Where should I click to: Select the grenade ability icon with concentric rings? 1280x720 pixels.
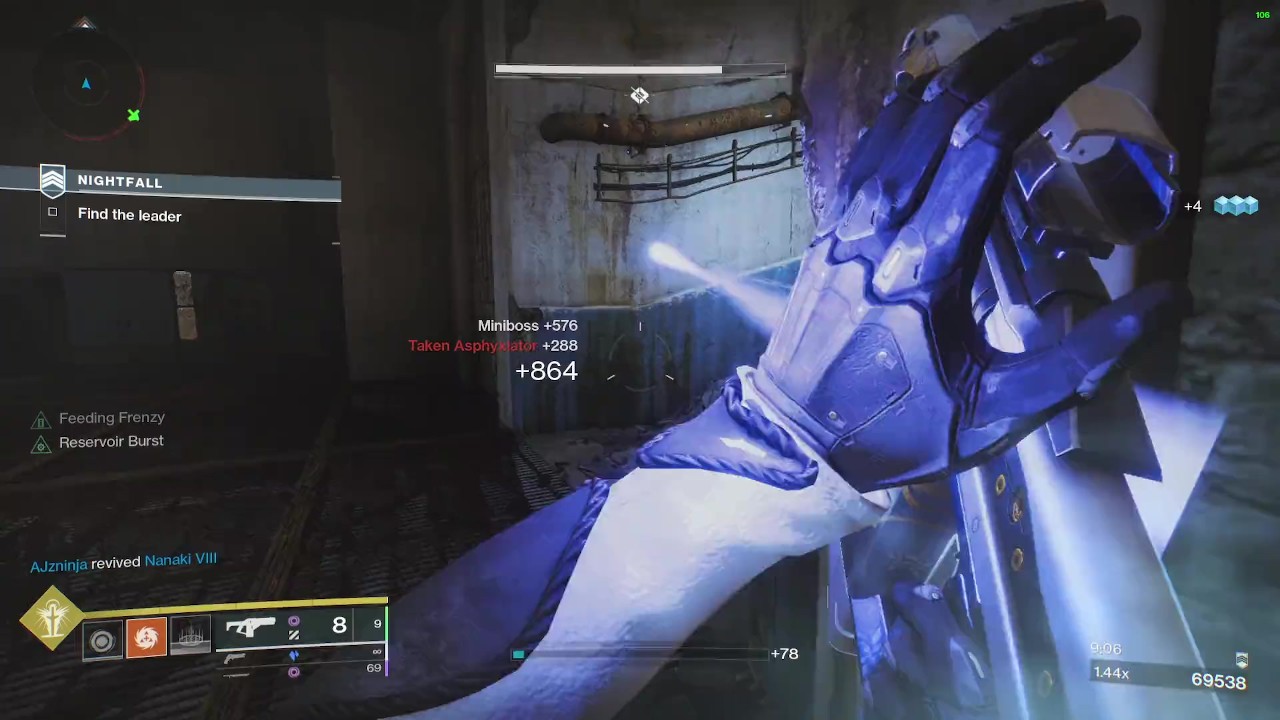(x=102, y=641)
